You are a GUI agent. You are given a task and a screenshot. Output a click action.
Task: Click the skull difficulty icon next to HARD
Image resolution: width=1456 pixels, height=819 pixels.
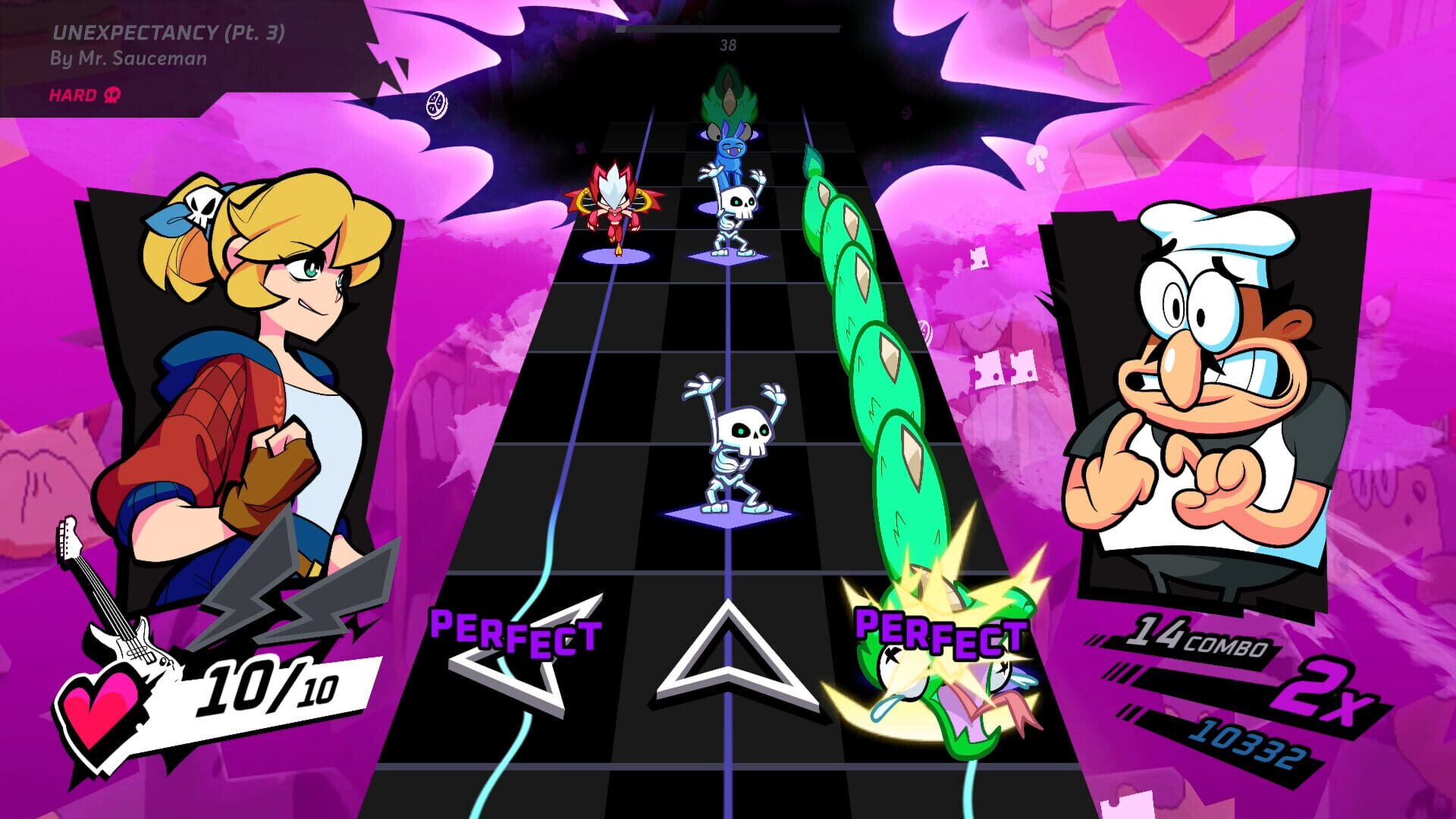(111, 96)
